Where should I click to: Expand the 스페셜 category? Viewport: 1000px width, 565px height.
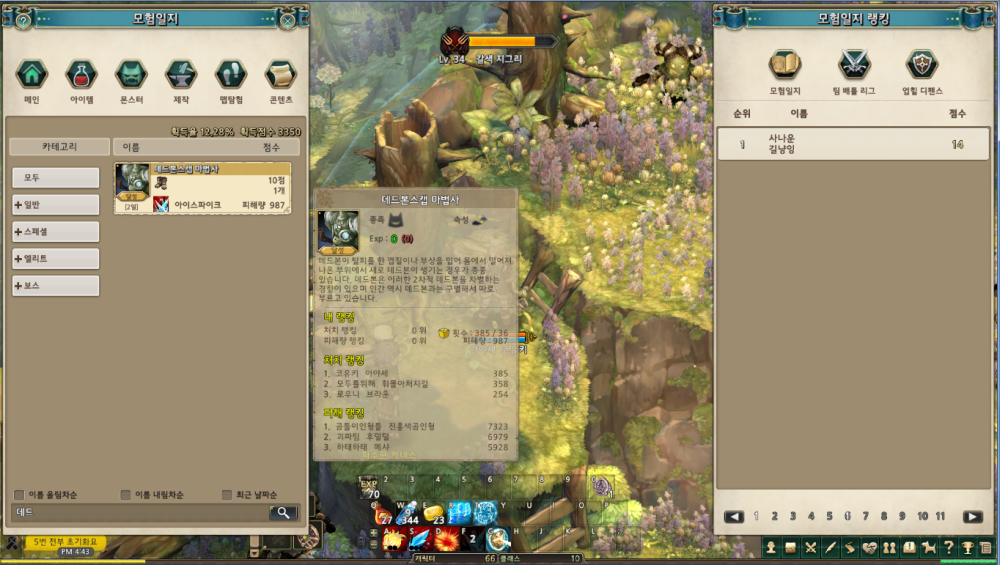[x=56, y=232]
